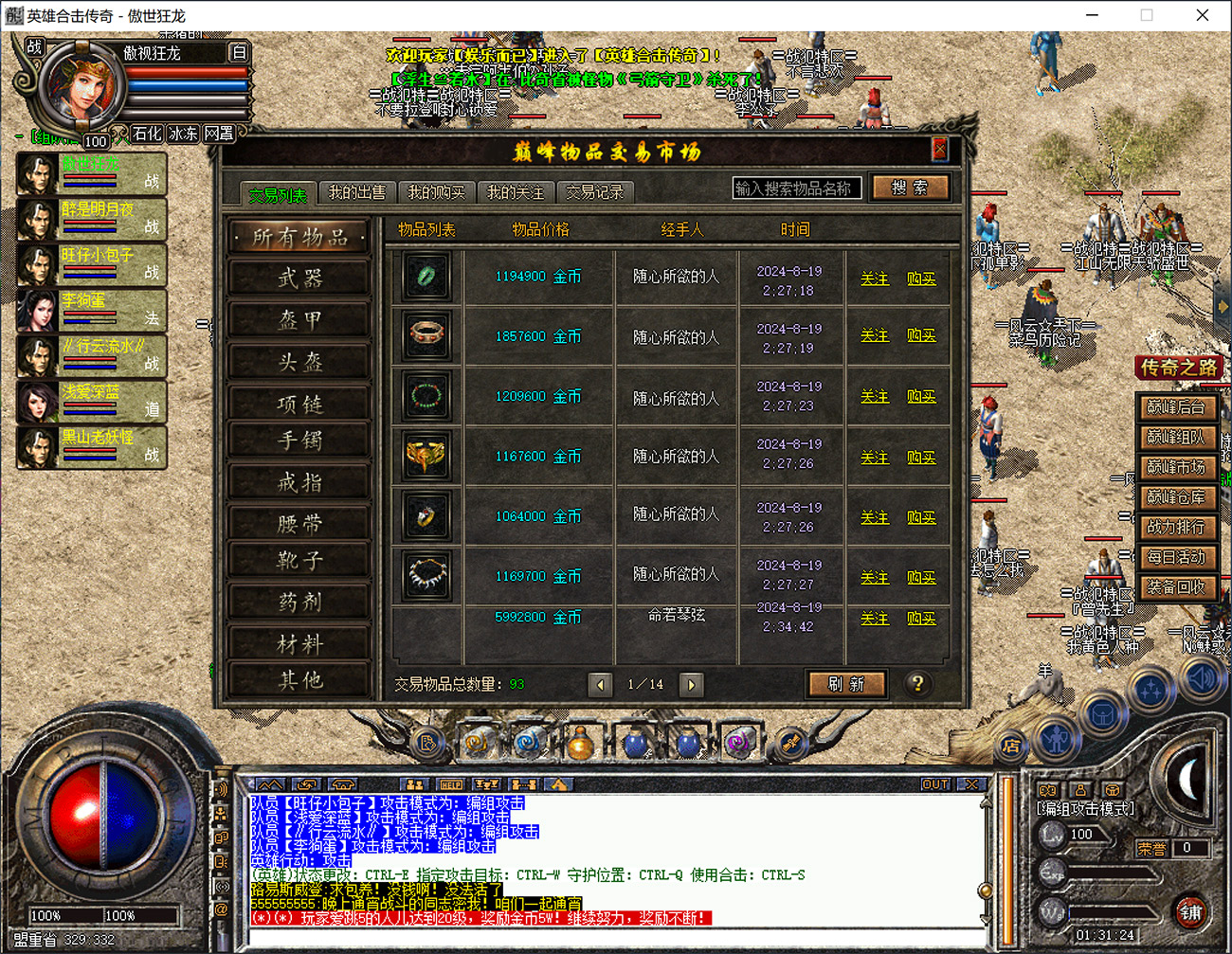The width and height of the screenshot is (1232, 954).
Task: Buy the item priced 1194900 金币
Action: pyautogui.click(x=921, y=279)
